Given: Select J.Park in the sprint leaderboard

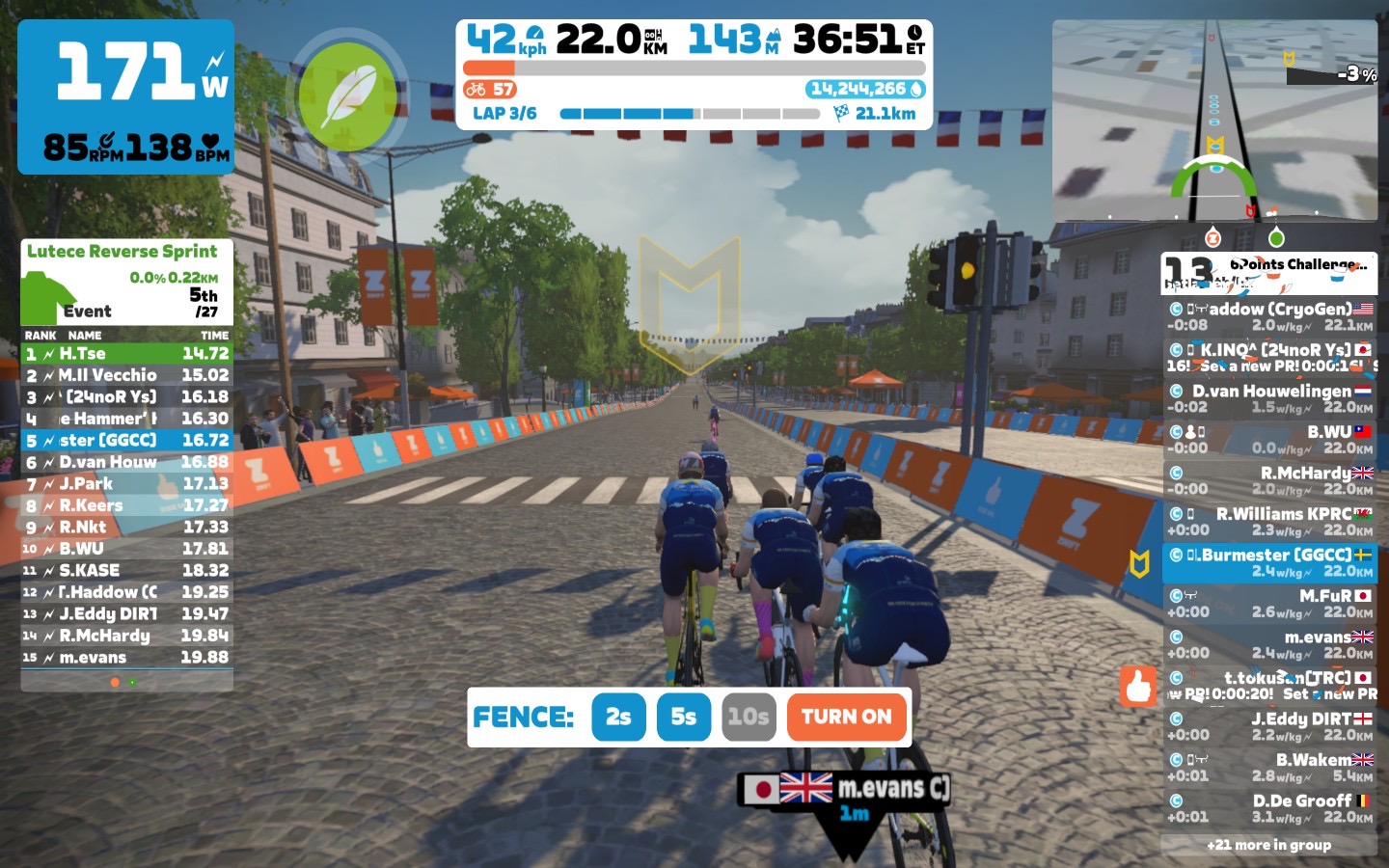Looking at the screenshot, I should tap(126, 484).
